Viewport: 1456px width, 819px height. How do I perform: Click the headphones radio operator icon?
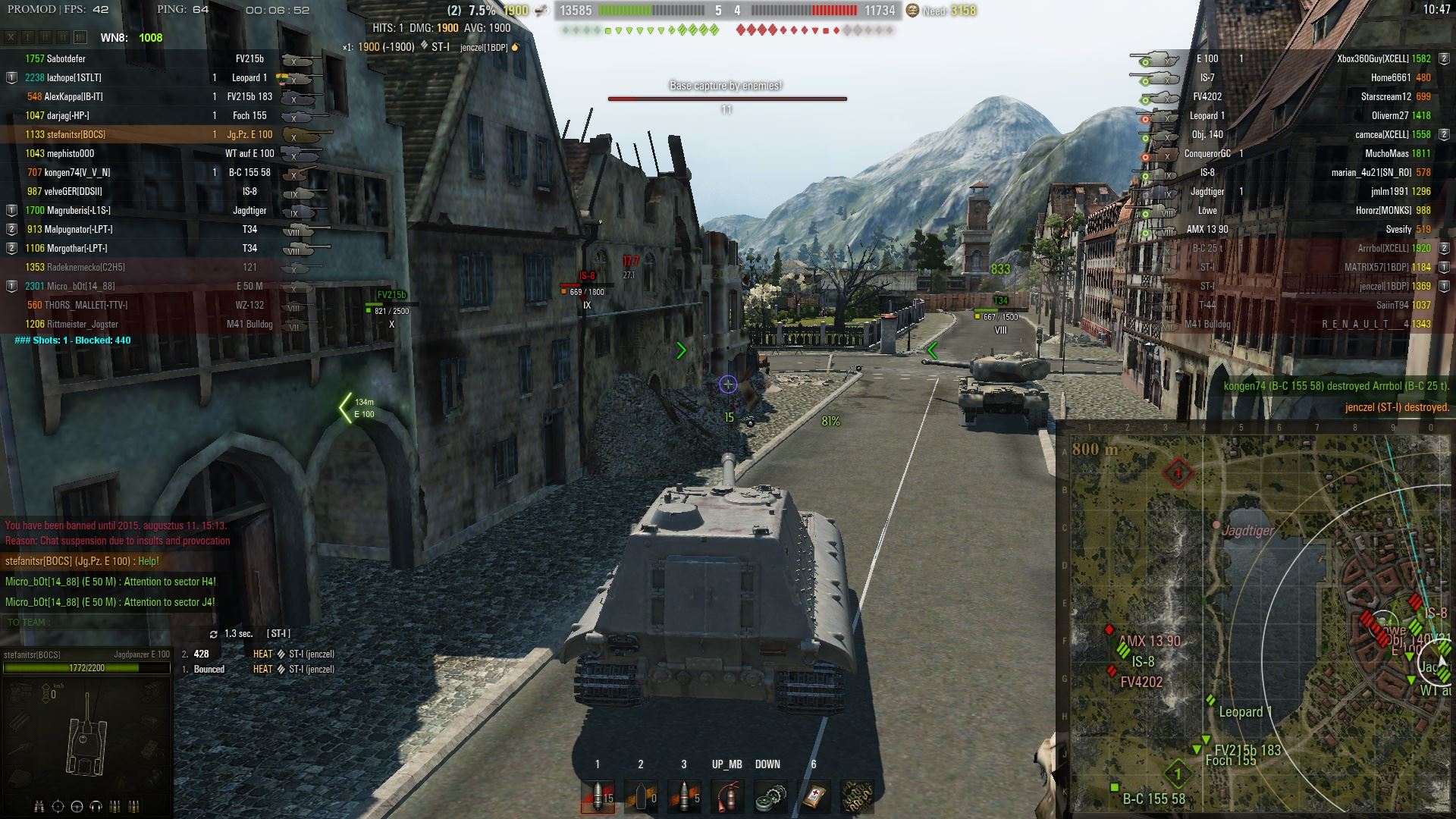[x=96, y=806]
